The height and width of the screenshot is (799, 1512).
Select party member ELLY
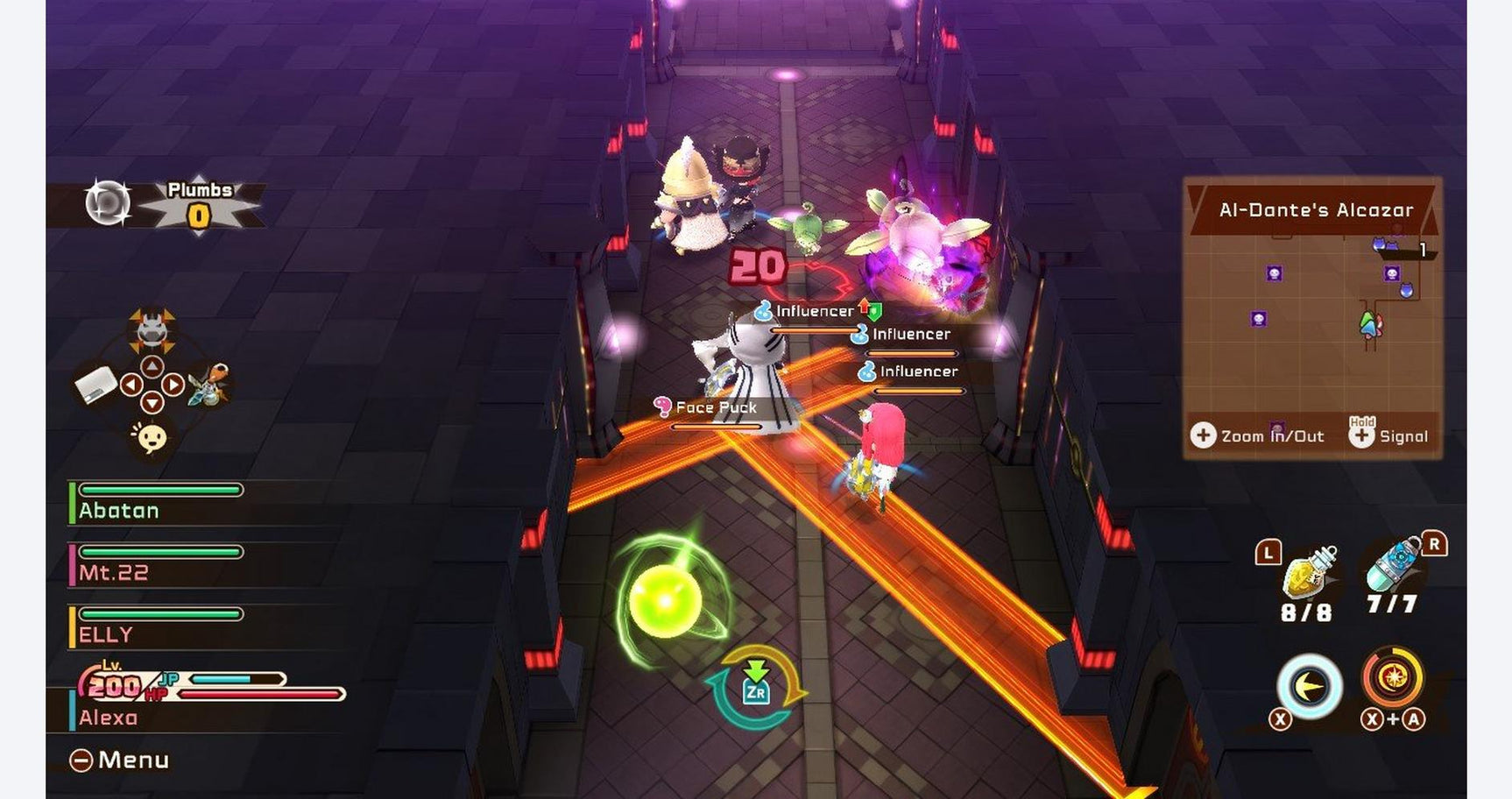(159, 626)
